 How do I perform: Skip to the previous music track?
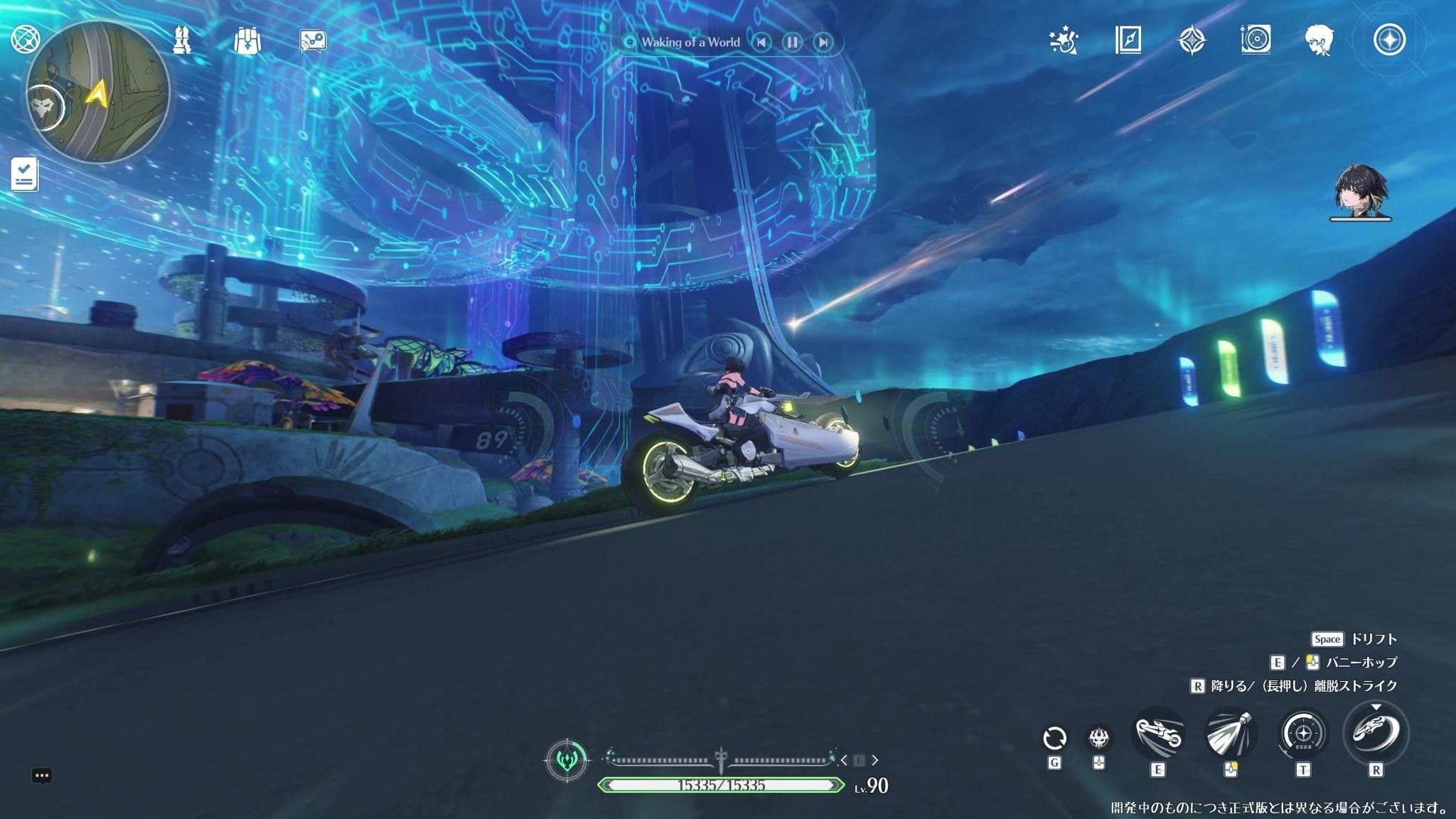(761, 43)
